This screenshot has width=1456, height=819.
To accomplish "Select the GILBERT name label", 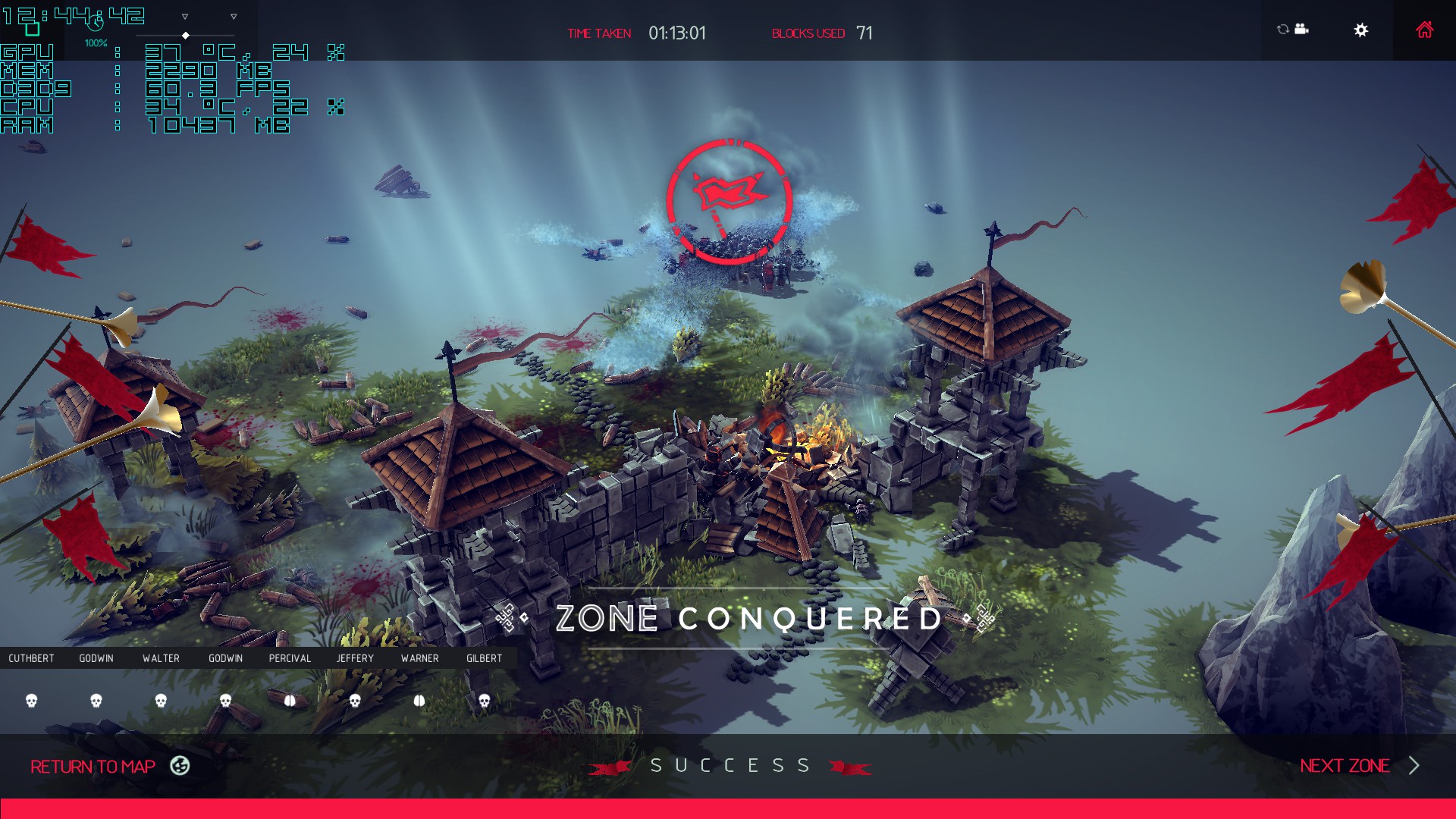I will tap(483, 658).
